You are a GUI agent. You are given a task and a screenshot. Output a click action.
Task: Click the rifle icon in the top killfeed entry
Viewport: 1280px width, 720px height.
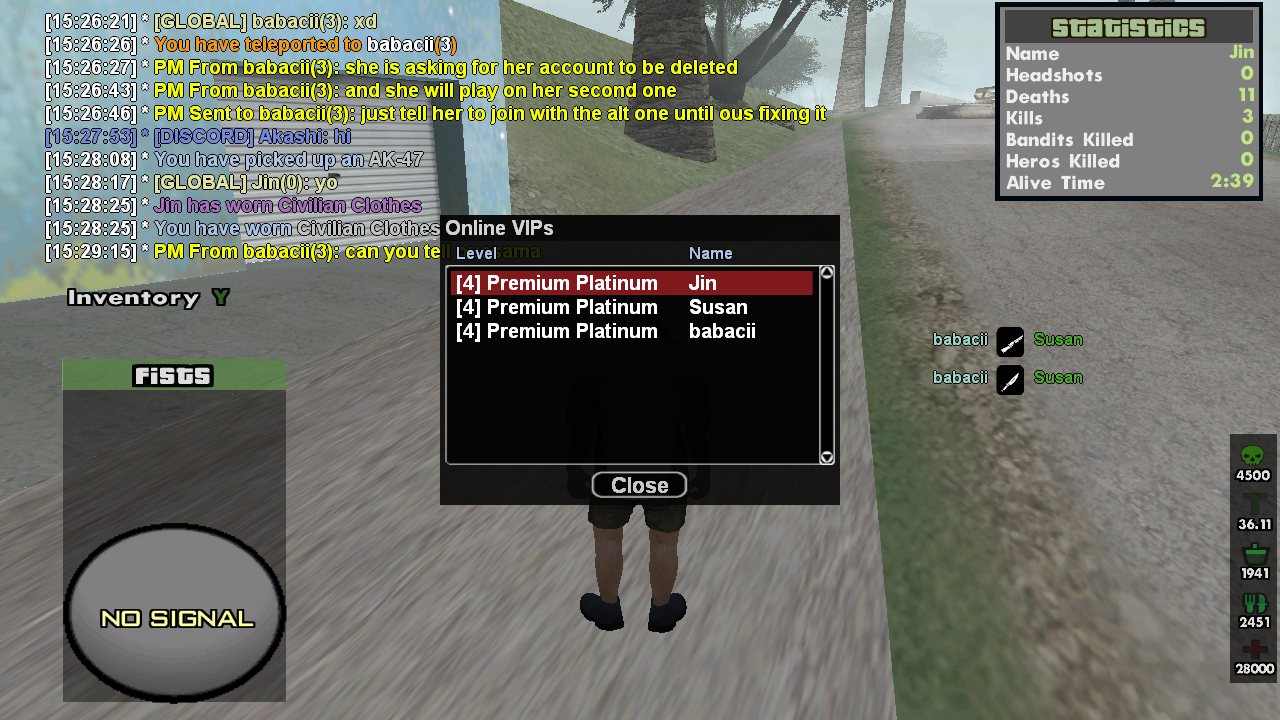click(x=1010, y=341)
